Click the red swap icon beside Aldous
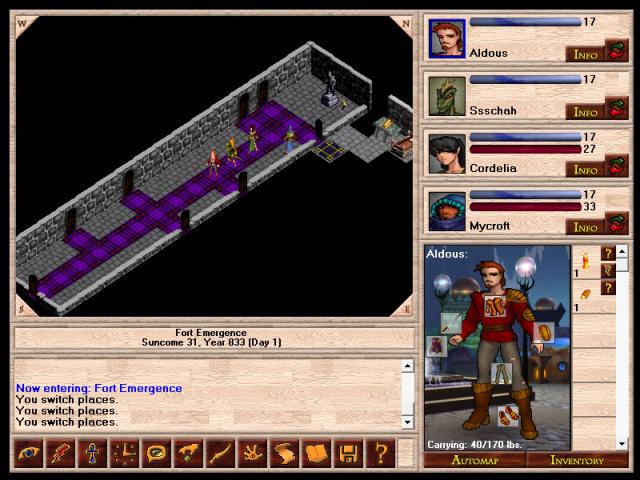 click(617, 51)
